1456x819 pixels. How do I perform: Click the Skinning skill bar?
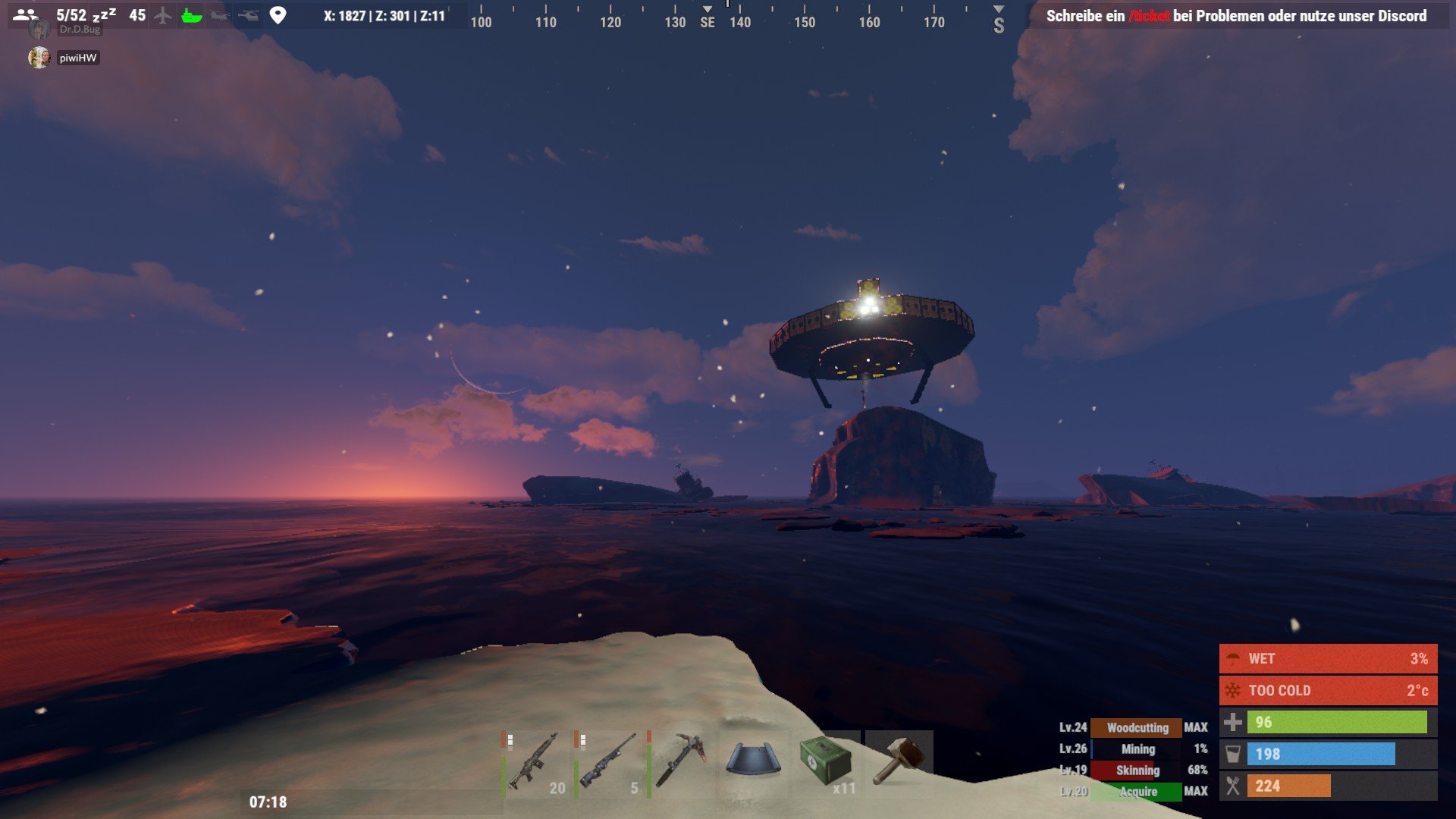click(x=1136, y=770)
